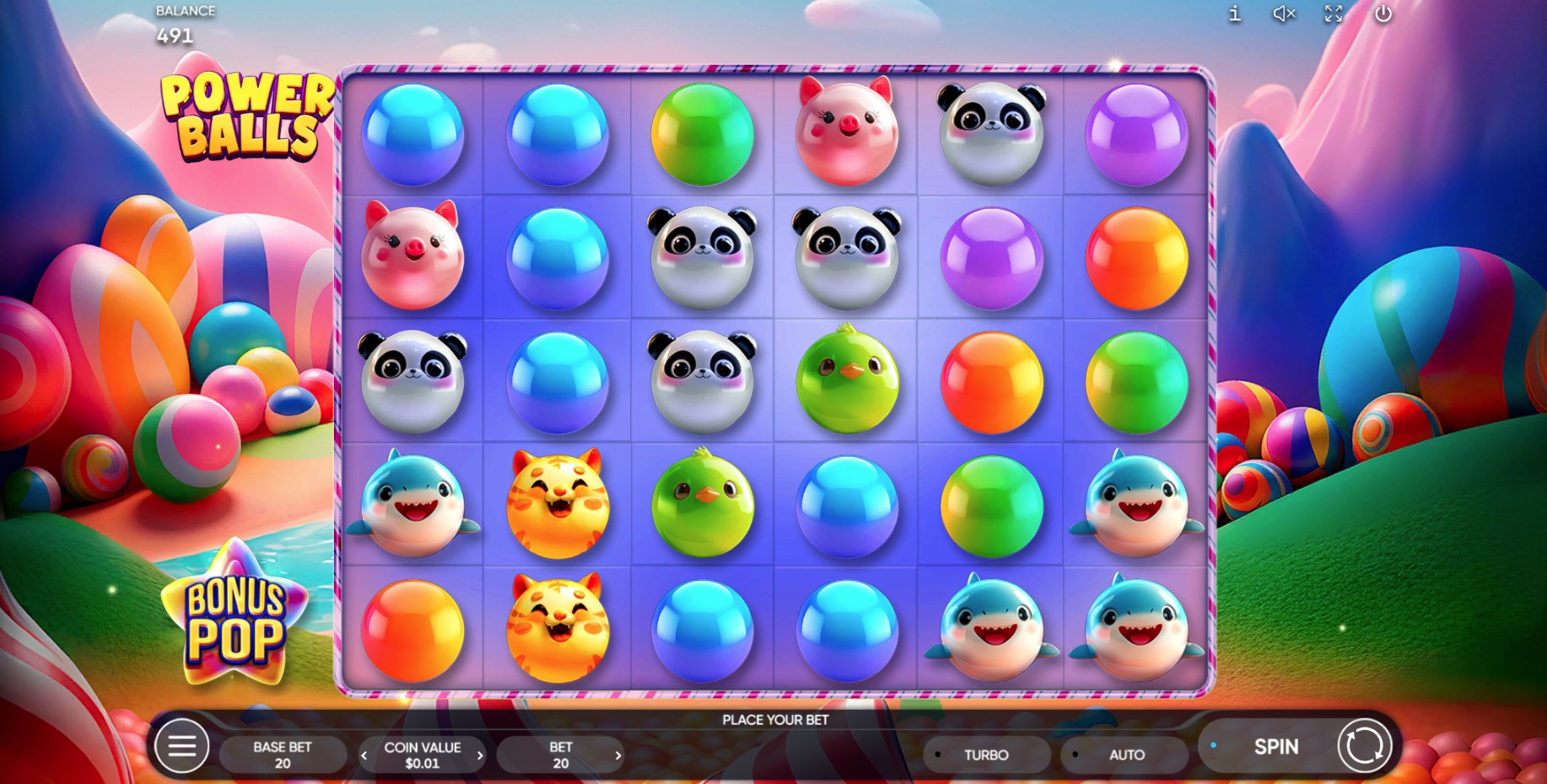Click the circular quick-spin arrow icon
The width and height of the screenshot is (1547, 784).
(1364, 746)
